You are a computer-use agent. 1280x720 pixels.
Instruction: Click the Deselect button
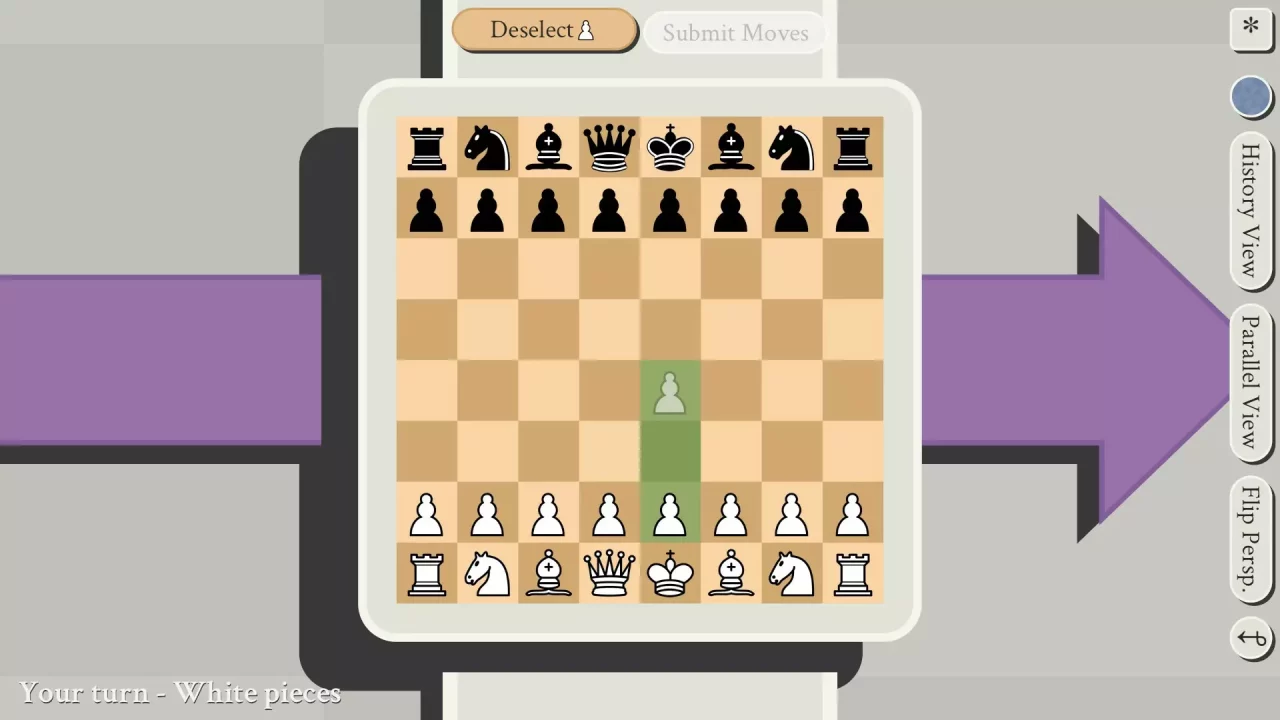click(x=544, y=30)
